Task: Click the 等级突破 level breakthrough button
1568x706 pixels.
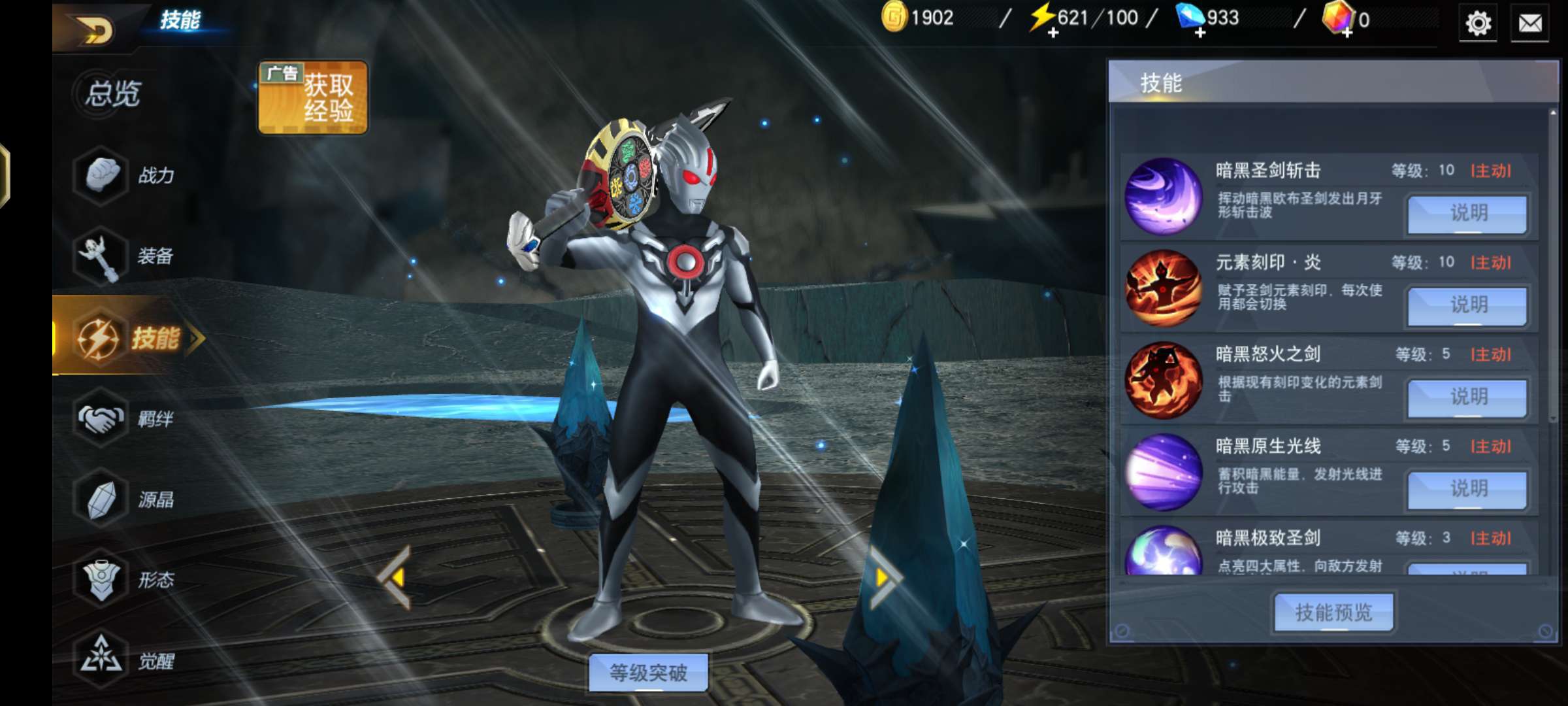Action: point(648,672)
